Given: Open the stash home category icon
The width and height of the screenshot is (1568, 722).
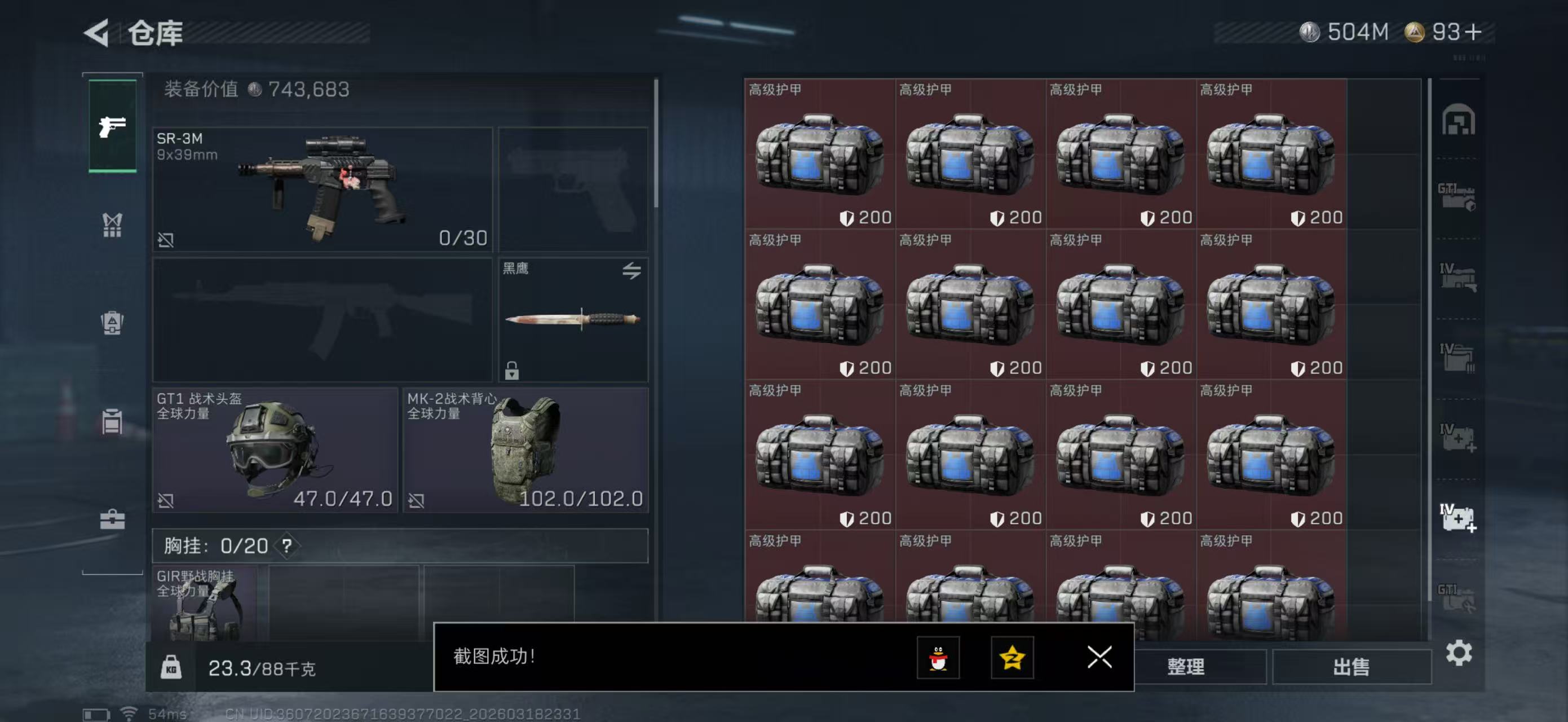Looking at the screenshot, I should tap(1458, 120).
